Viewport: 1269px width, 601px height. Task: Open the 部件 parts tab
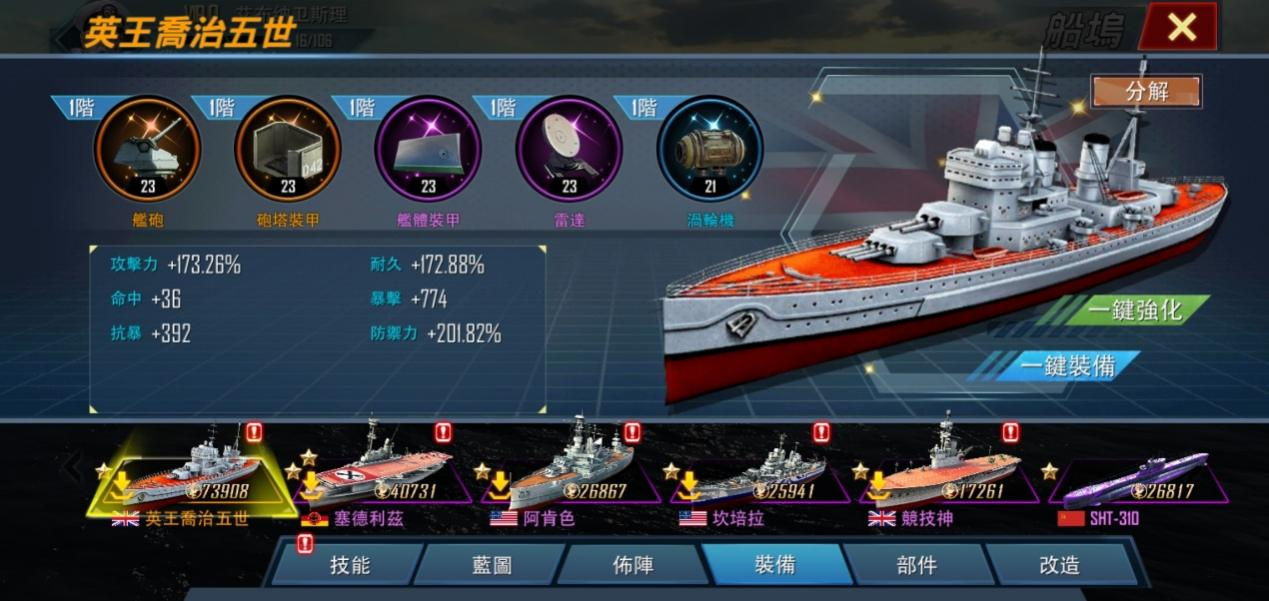click(x=916, y=565)
